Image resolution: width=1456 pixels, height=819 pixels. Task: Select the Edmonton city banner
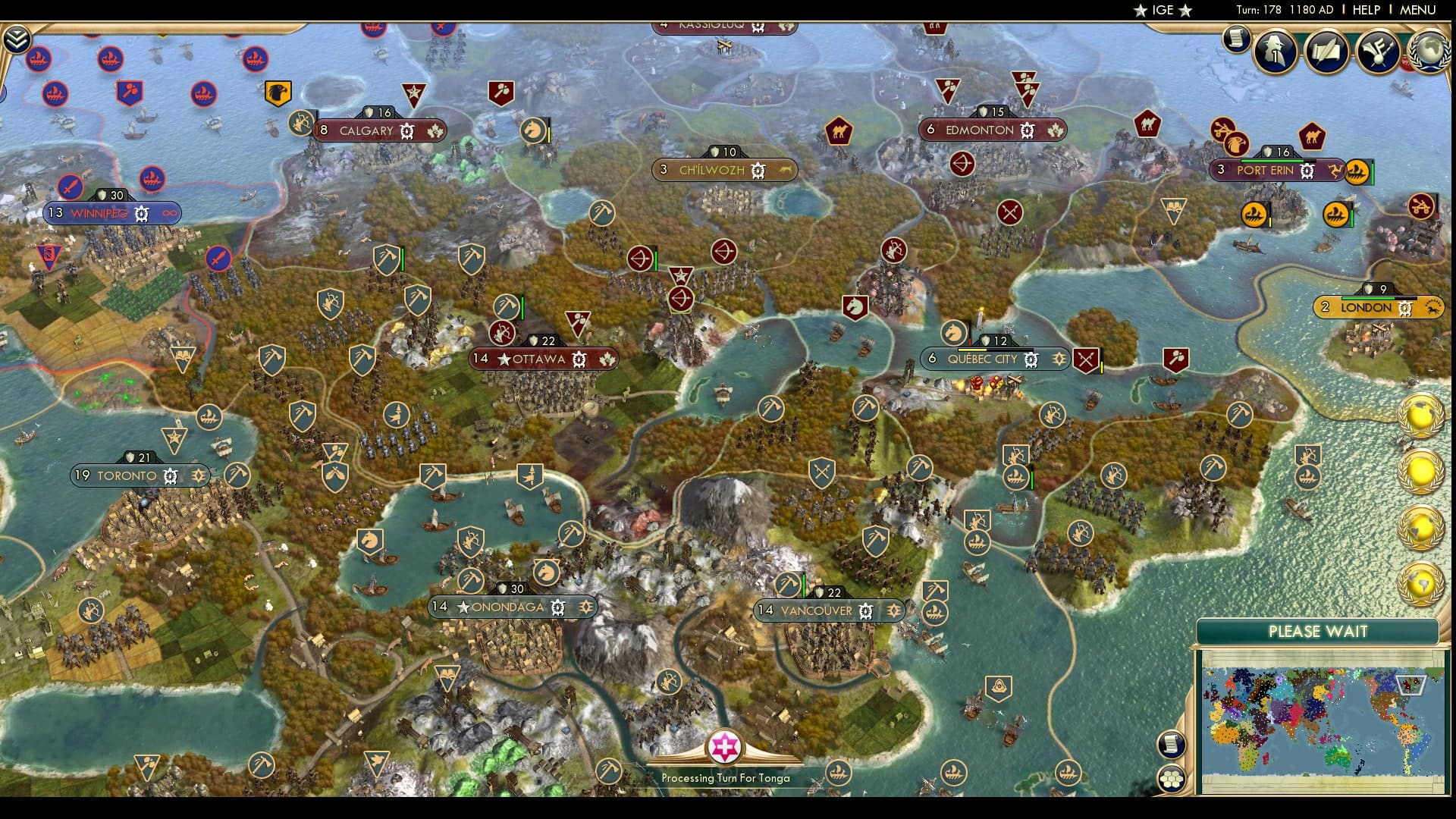(x=979, y=130)
